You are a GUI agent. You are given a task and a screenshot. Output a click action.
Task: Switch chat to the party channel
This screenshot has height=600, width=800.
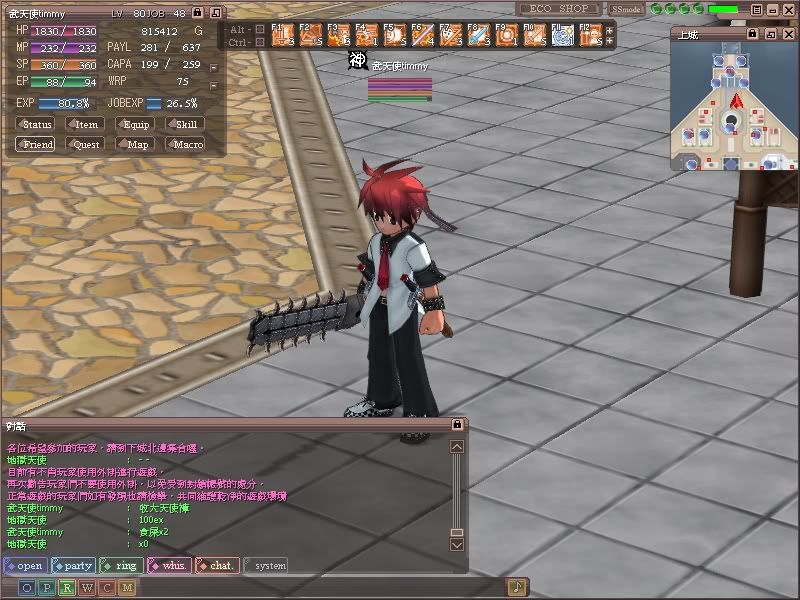(x=72, y=565)
